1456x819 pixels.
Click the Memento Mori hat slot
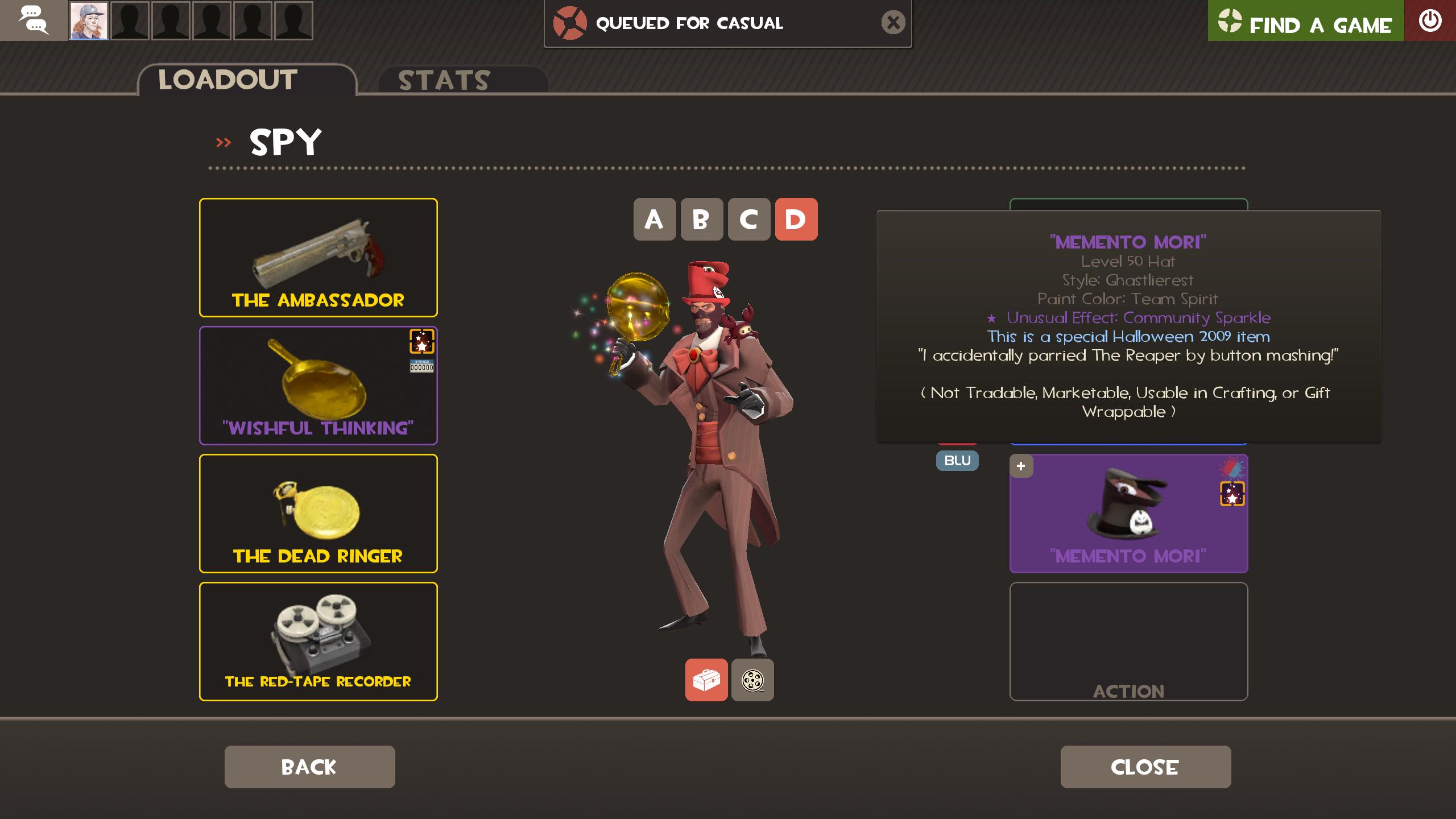point(1128,514)
